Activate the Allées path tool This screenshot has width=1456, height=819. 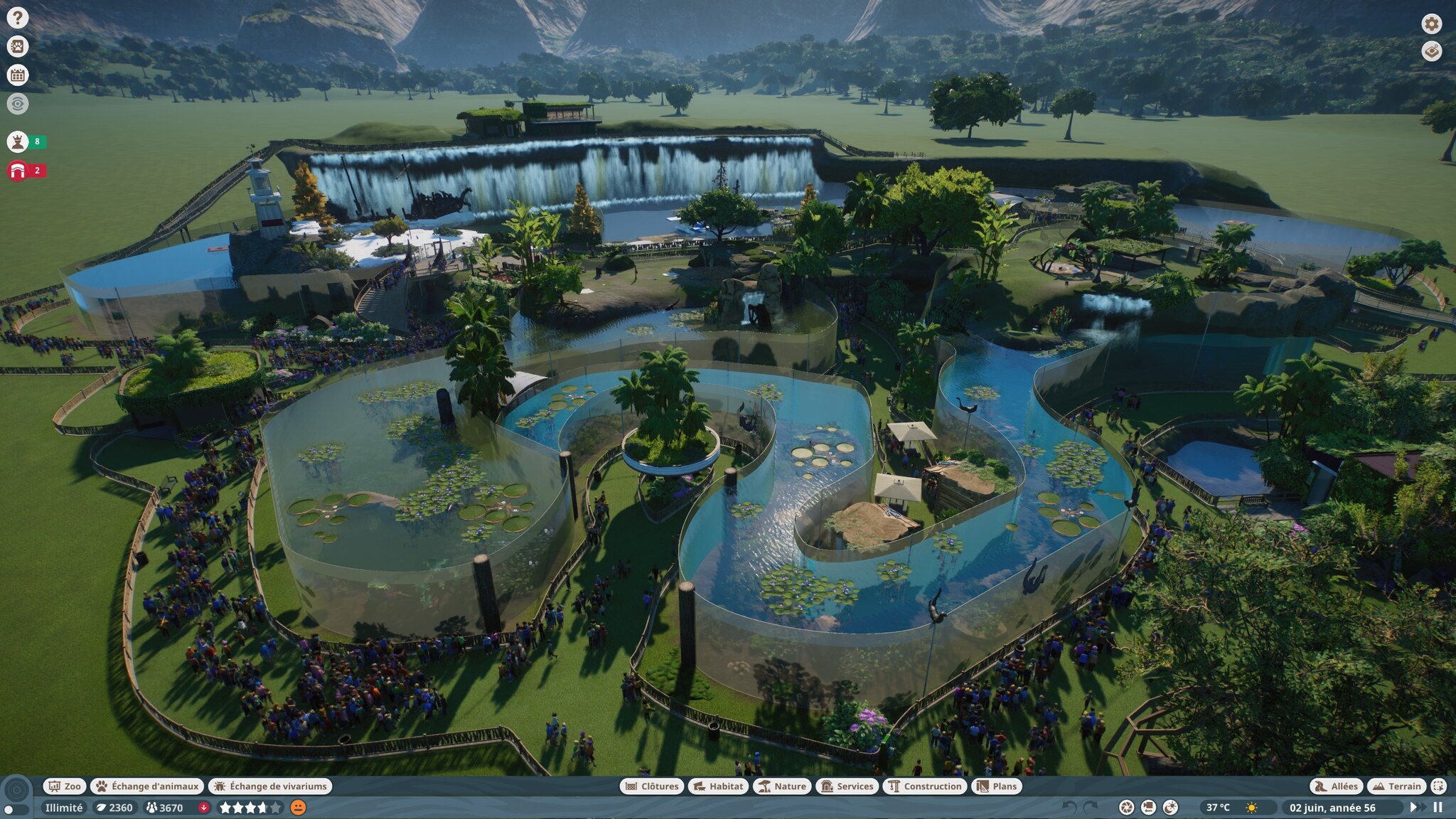[x=1337, y=786]
